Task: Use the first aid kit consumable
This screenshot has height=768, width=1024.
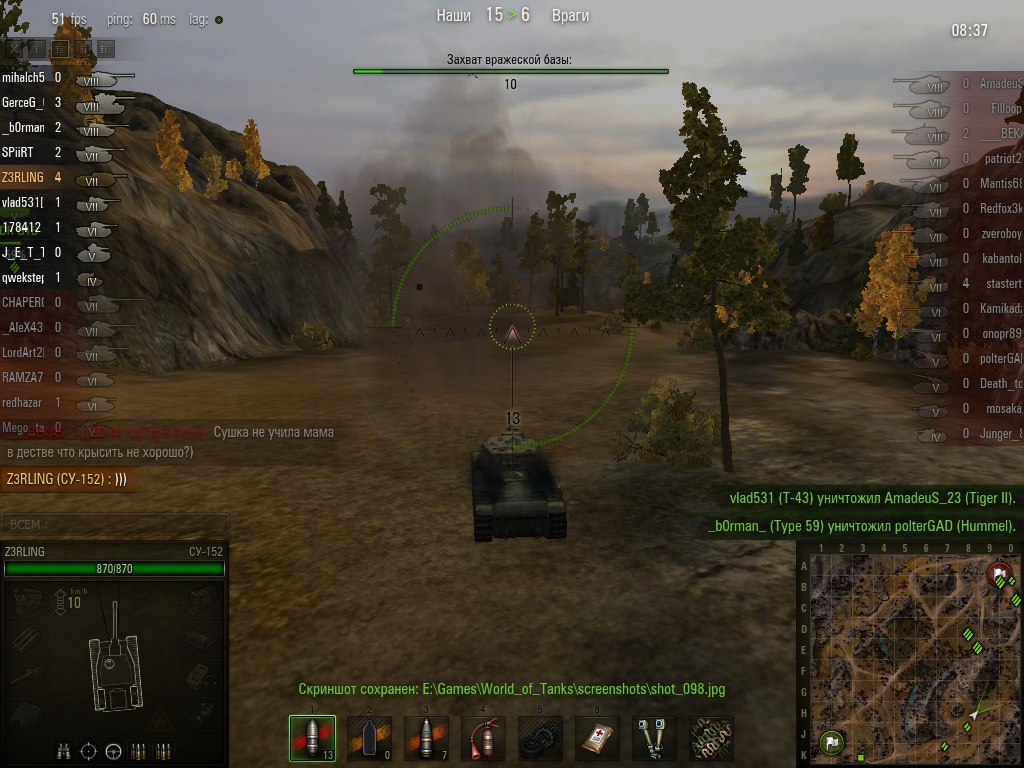Action: (597, 738)
